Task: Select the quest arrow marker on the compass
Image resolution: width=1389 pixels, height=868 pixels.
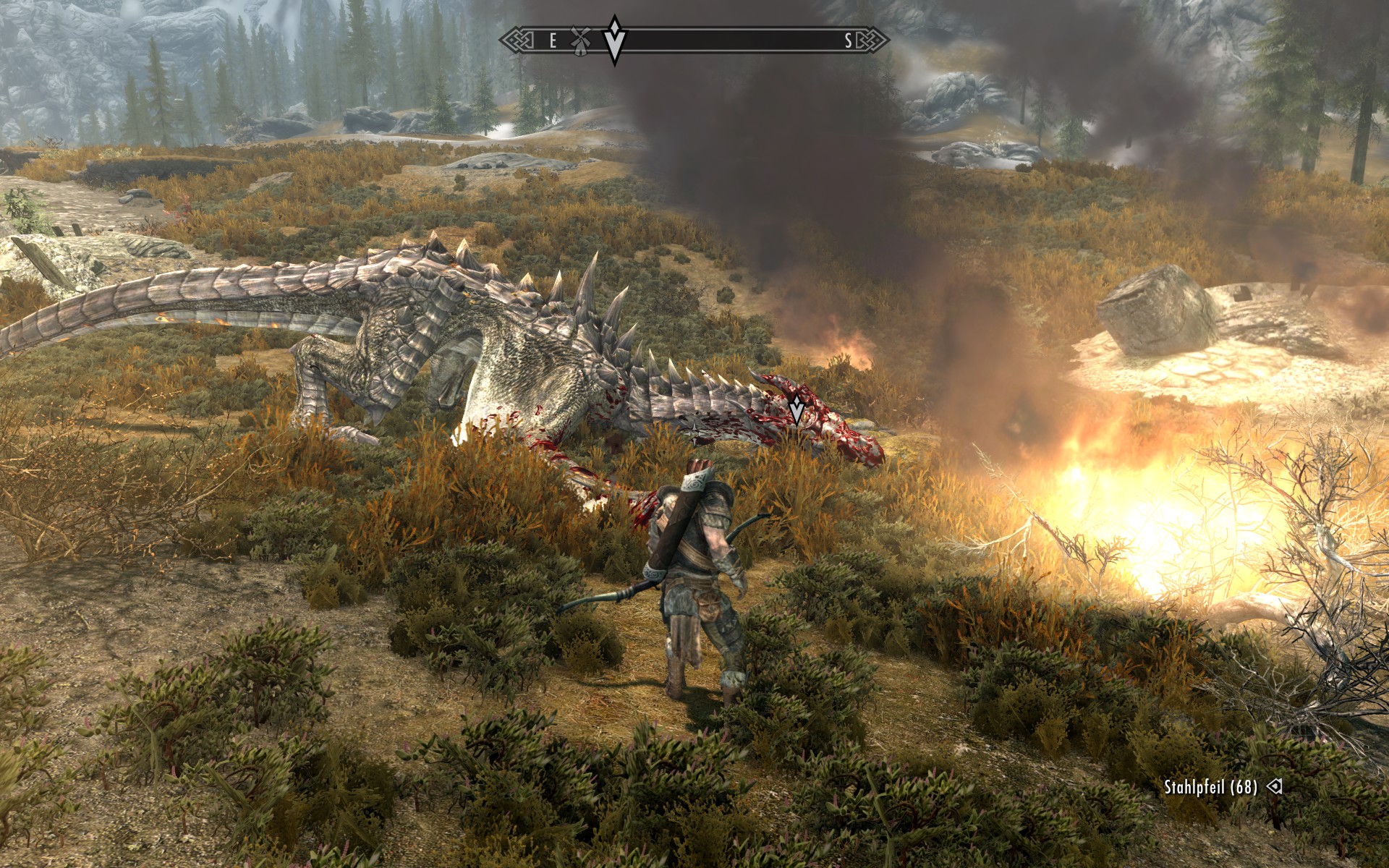Action: click(x=614, y=40)
